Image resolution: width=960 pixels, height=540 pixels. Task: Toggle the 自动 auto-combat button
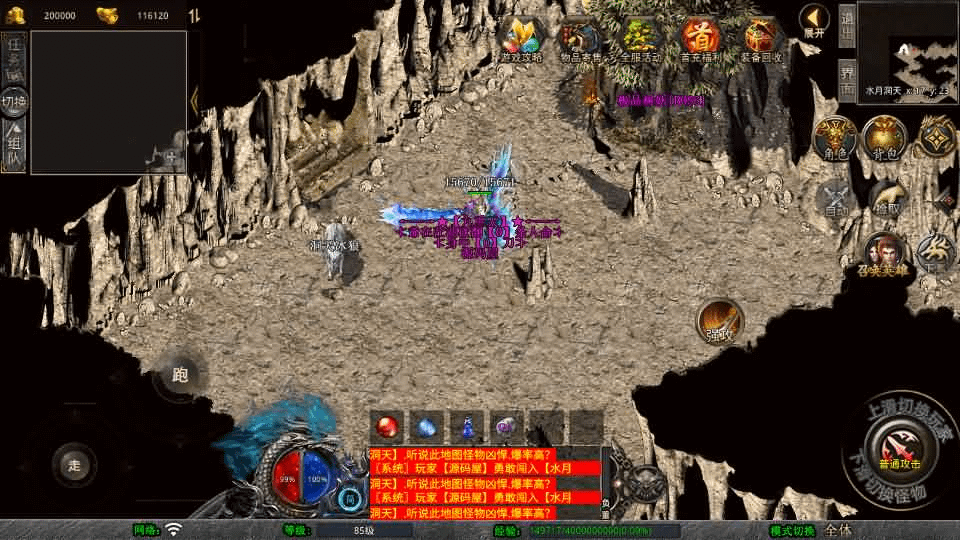836,197
